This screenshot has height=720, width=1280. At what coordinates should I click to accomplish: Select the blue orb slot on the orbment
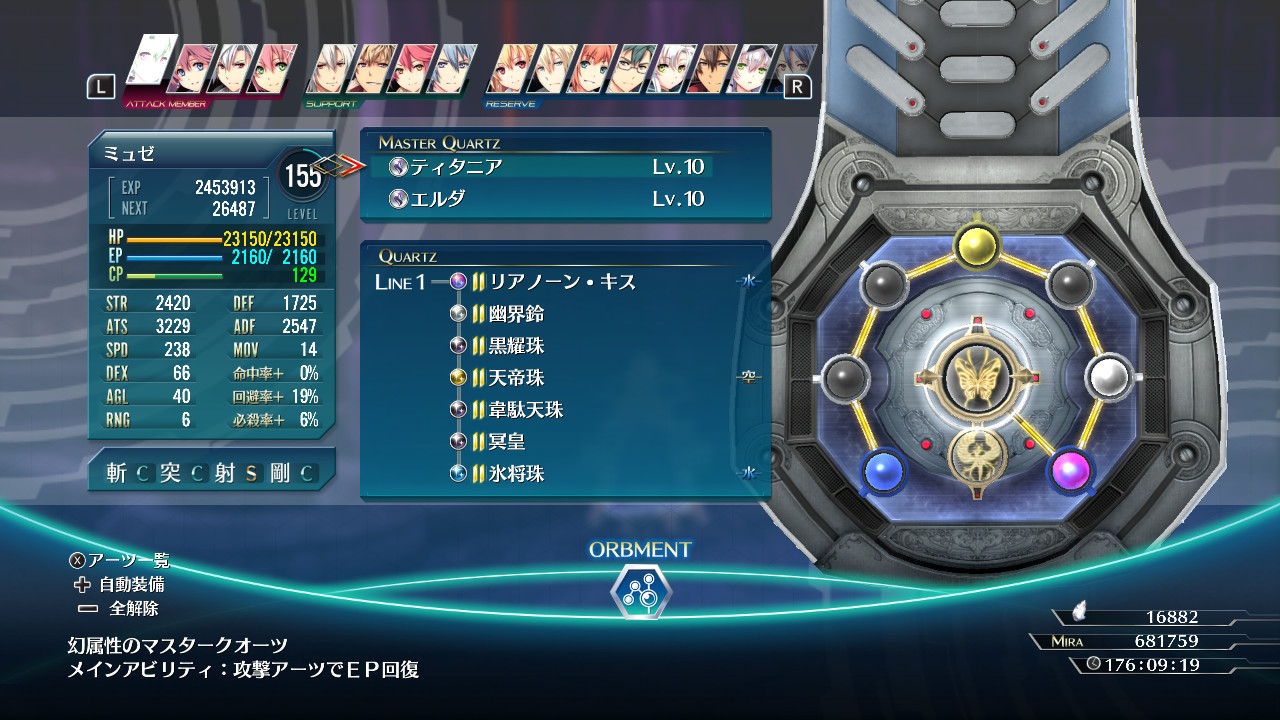[x=881, y=469]
